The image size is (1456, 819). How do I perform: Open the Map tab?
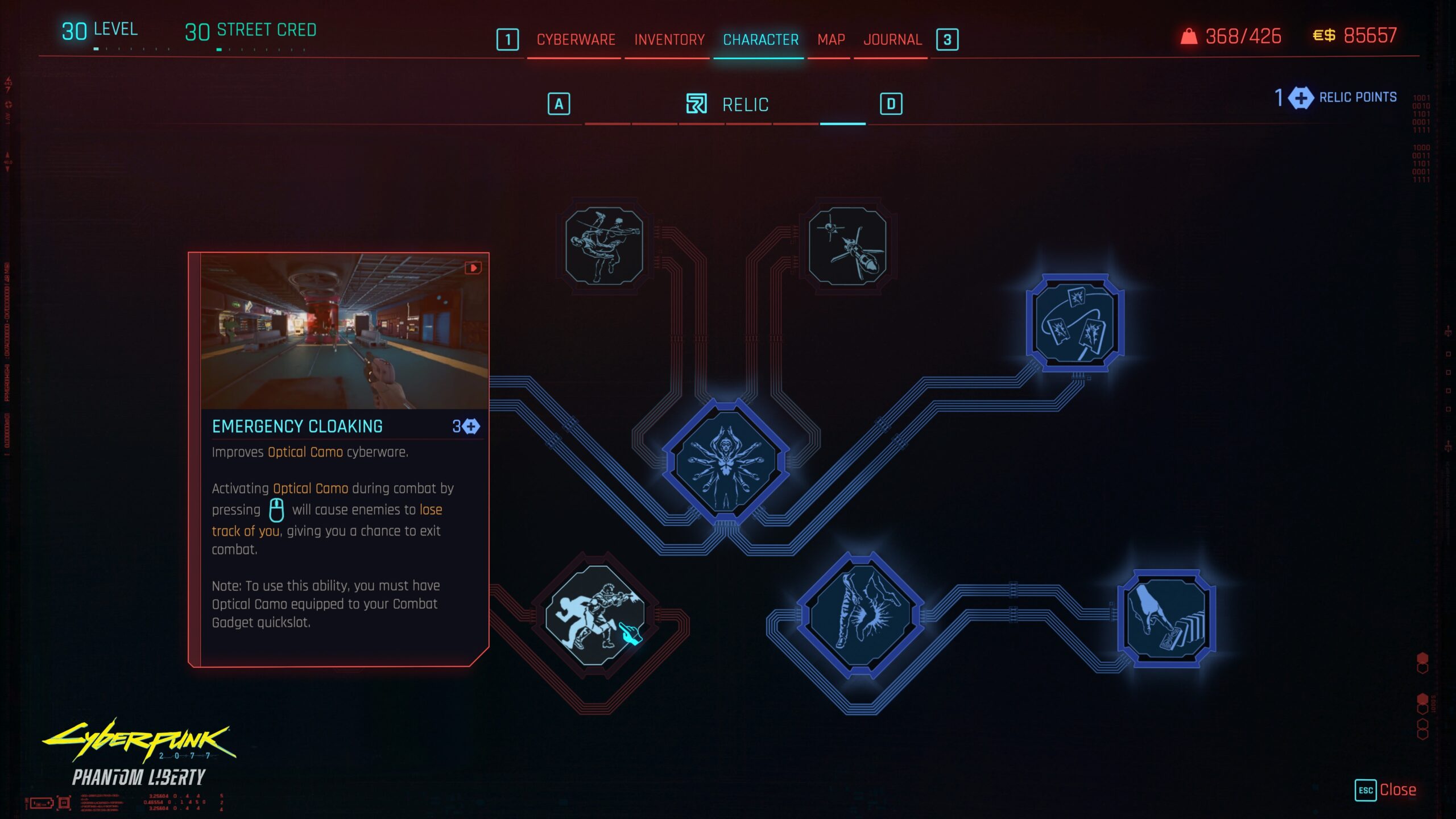(x=831, y=40)
